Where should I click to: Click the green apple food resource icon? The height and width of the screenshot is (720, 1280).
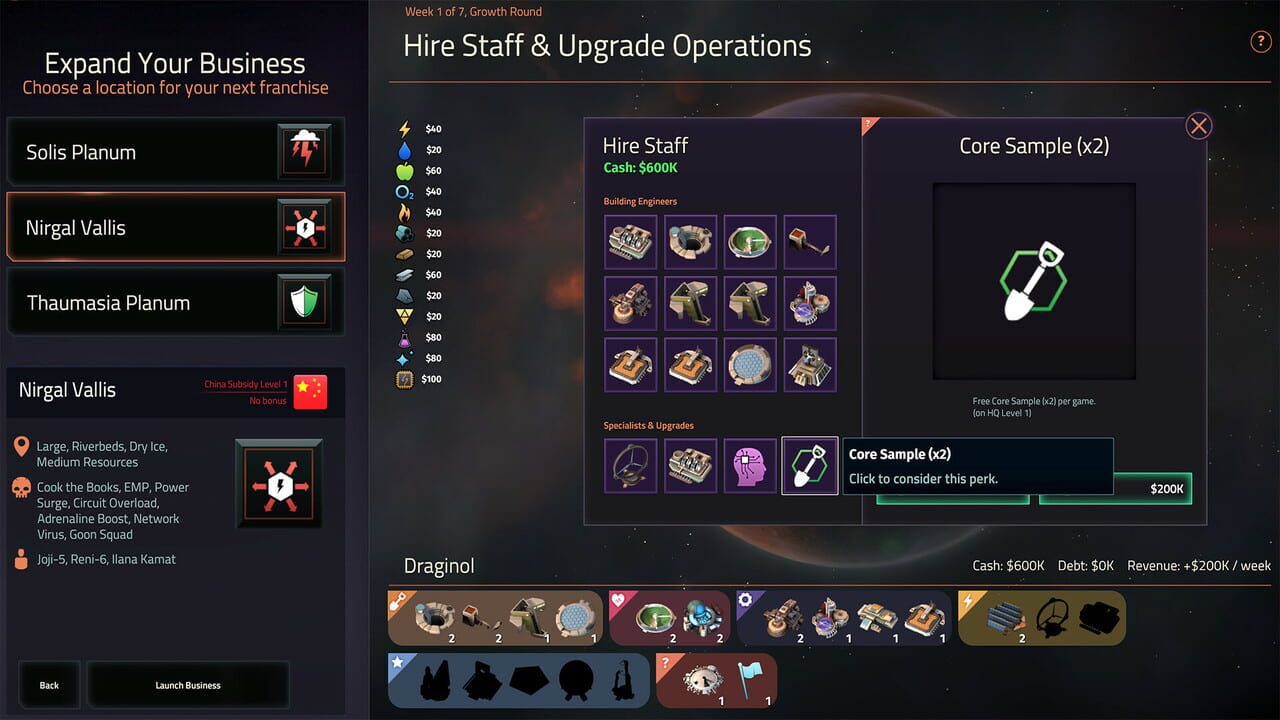[x=404, y=170]
